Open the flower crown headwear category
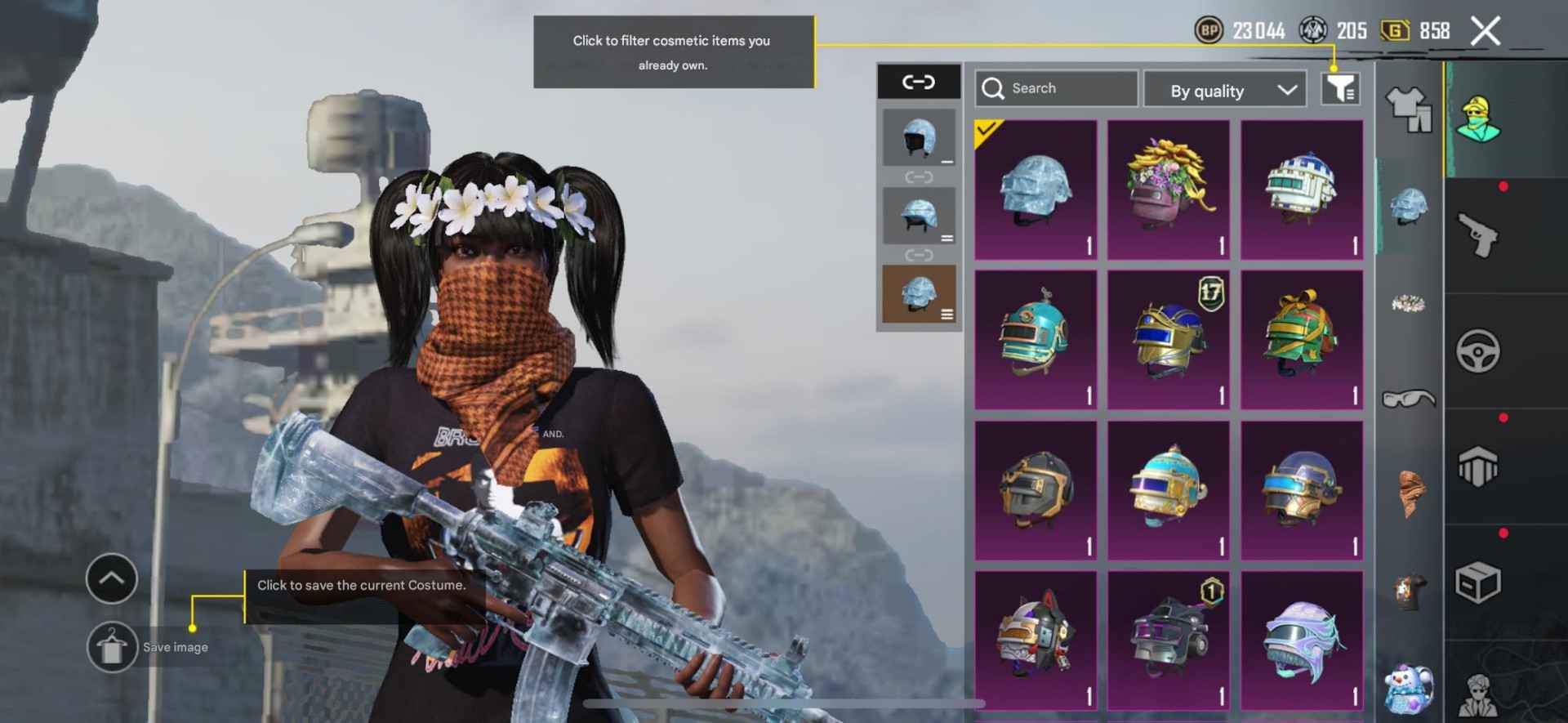The height and width of the screenshot is (723, 1568). coord(1409,304)
